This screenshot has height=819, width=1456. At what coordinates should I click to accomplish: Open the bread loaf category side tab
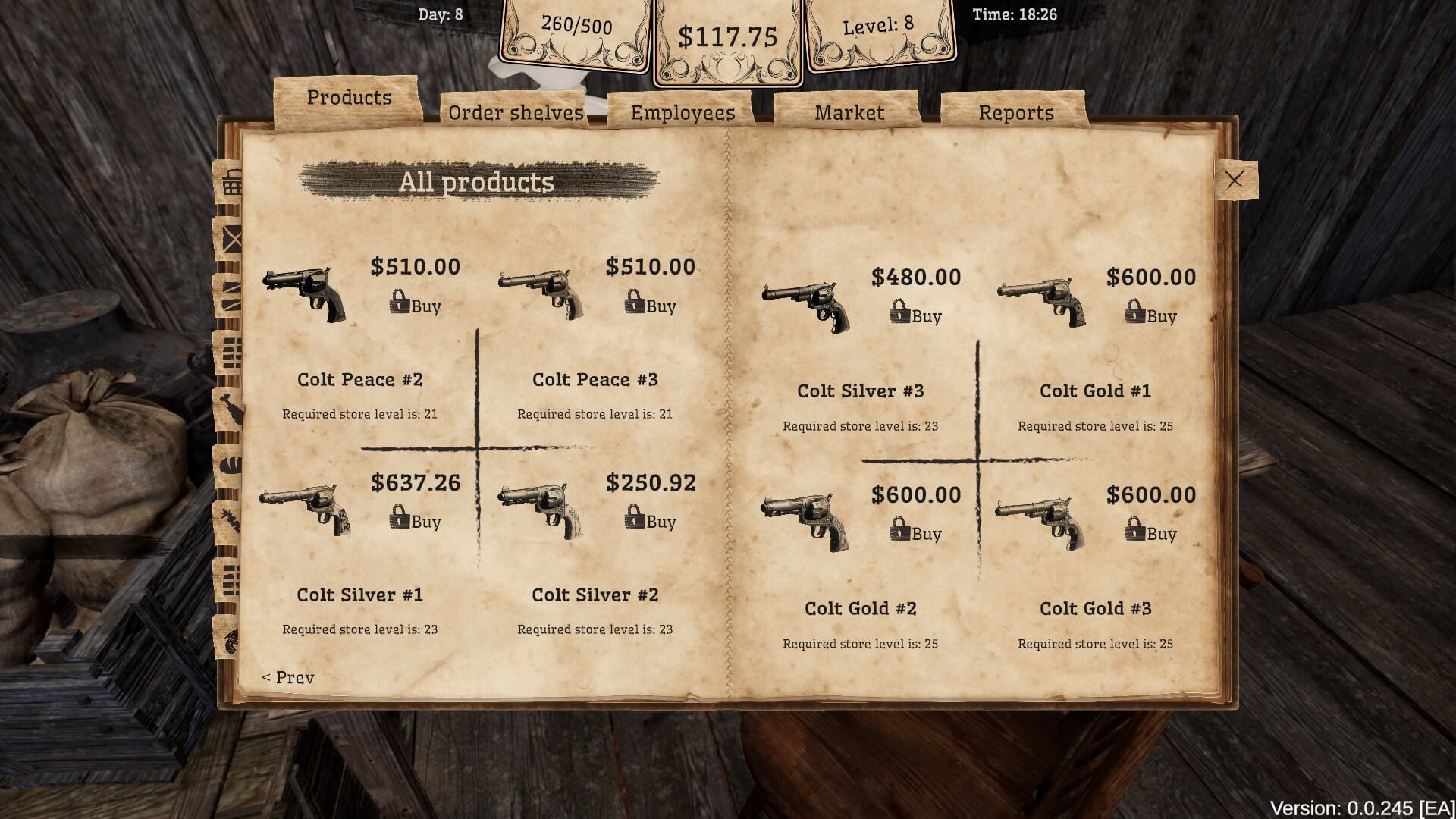tap(231, 463)
